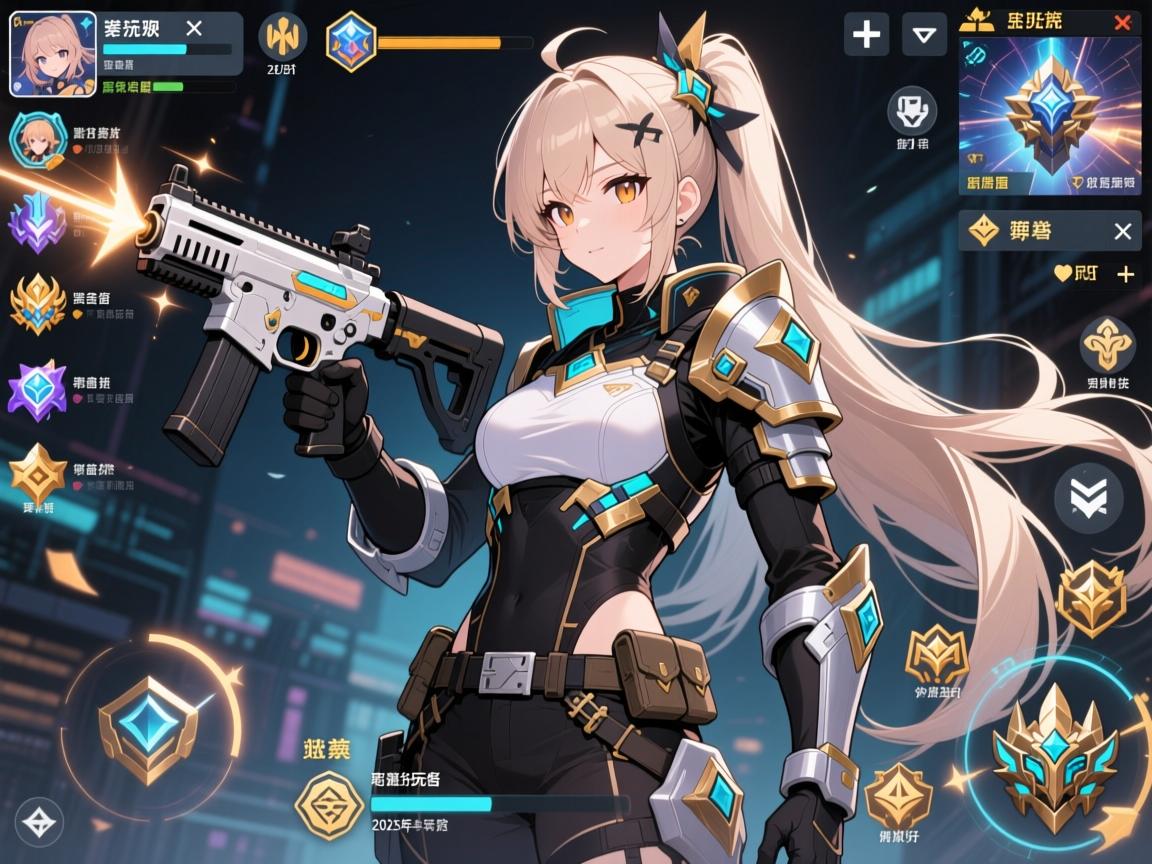The height and width of the screenshot is (864, 1152).
Task: Close the top-right event panel
Action: (x=1122, y=22)
